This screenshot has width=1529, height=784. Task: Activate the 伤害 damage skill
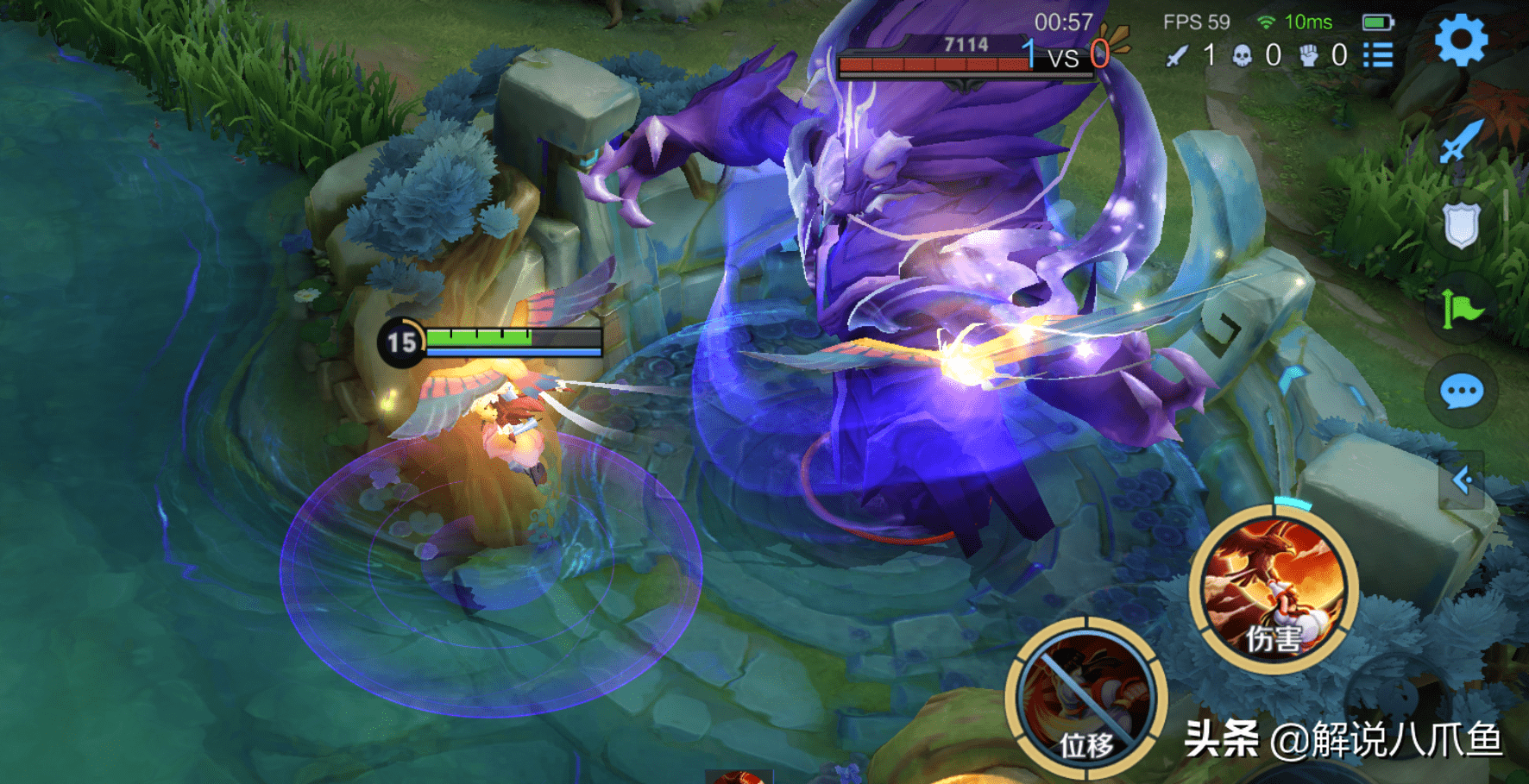tap(1273, 591)
